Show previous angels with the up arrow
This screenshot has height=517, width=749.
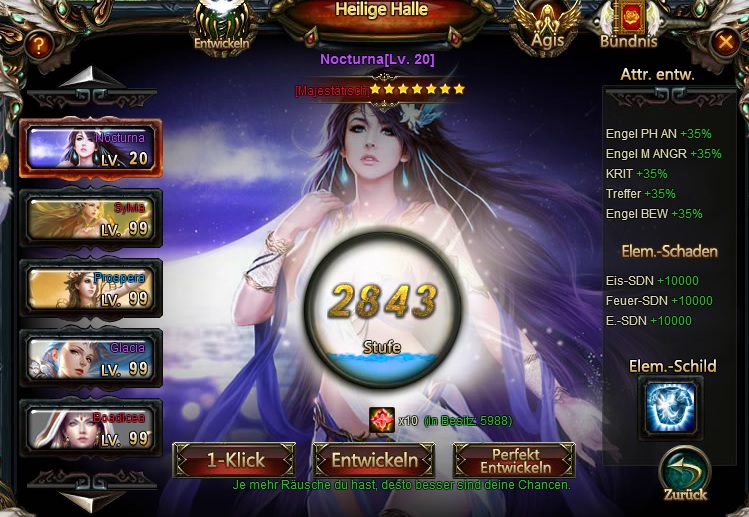[90, 78]
